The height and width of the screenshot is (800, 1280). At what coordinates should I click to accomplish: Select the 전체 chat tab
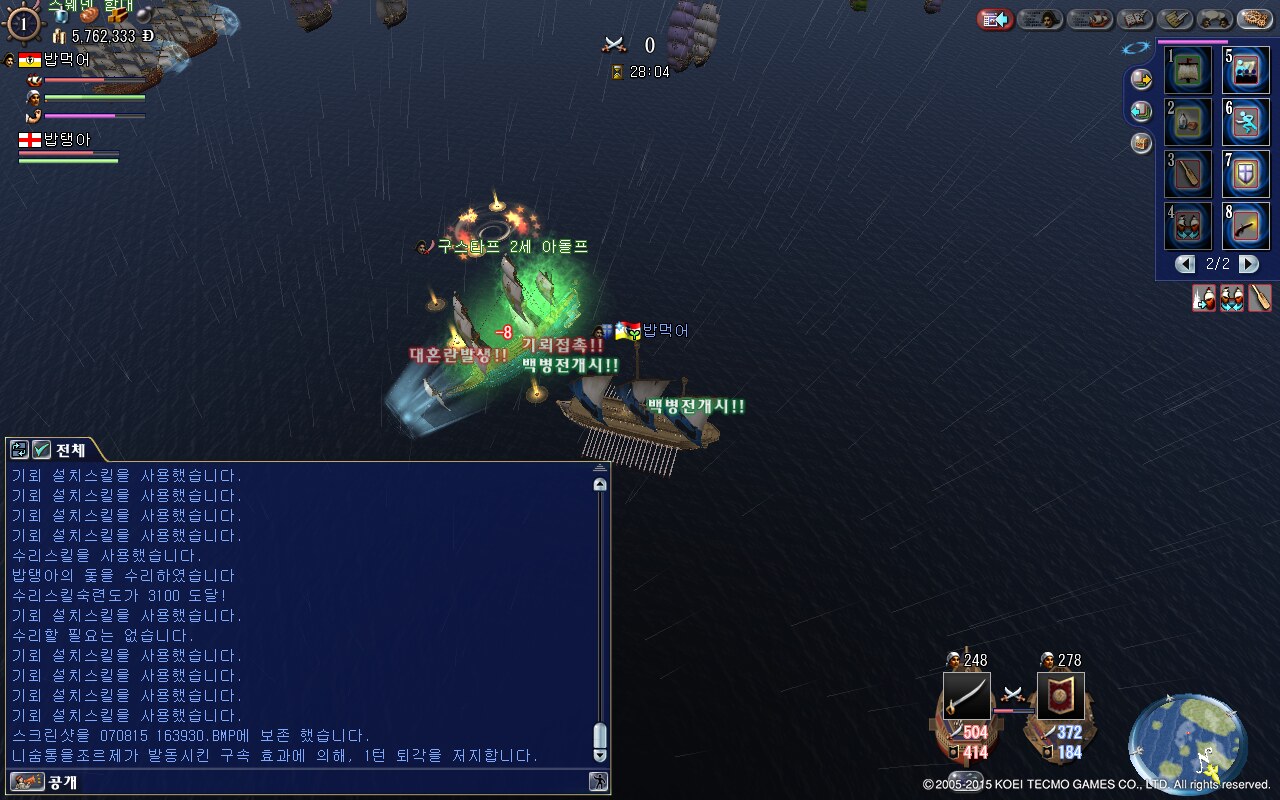71,450
